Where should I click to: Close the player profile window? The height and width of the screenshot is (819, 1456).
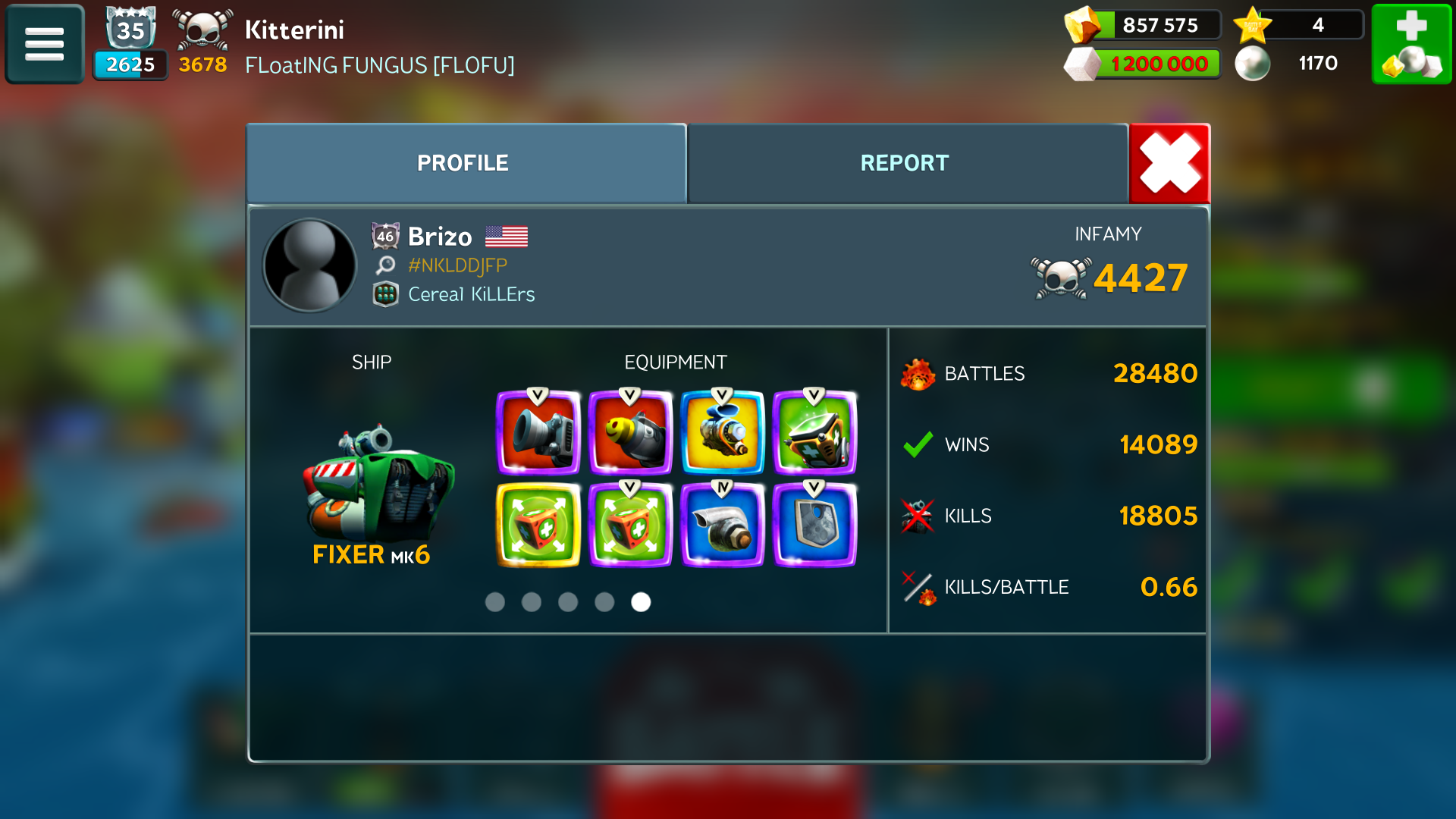pos(1169,163)
